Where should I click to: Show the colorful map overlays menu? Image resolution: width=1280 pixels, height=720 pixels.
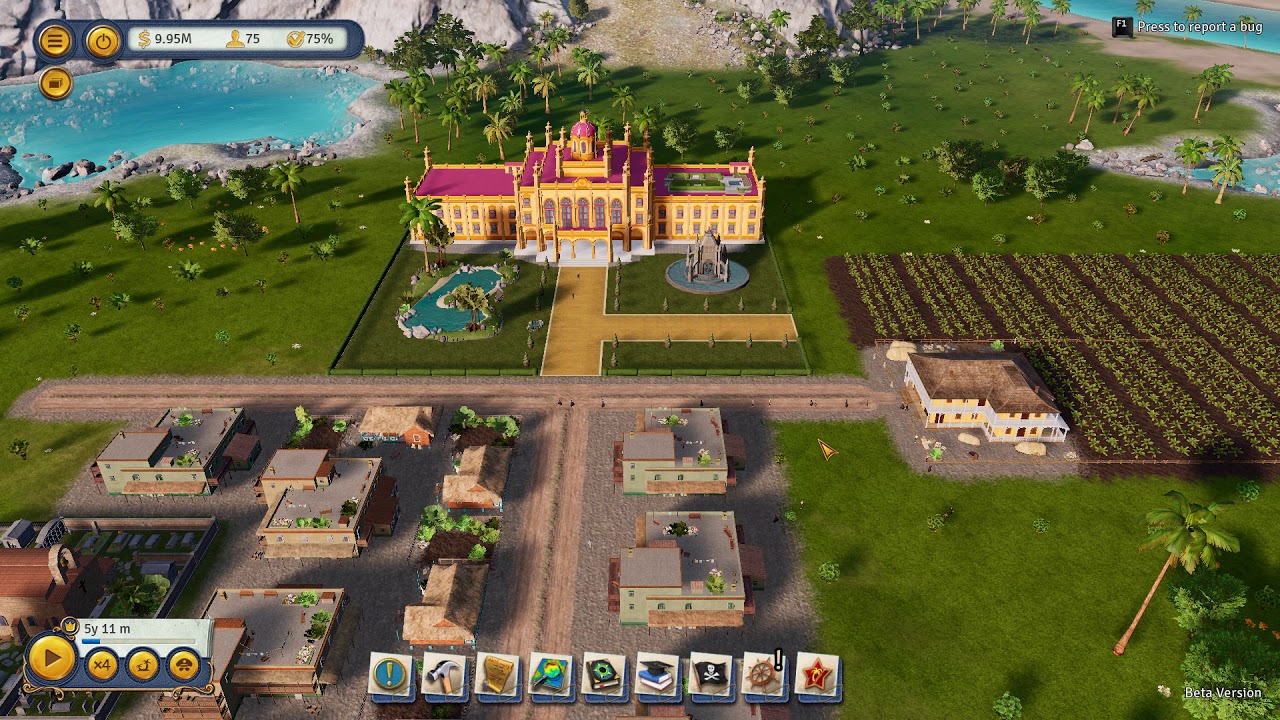550,676
